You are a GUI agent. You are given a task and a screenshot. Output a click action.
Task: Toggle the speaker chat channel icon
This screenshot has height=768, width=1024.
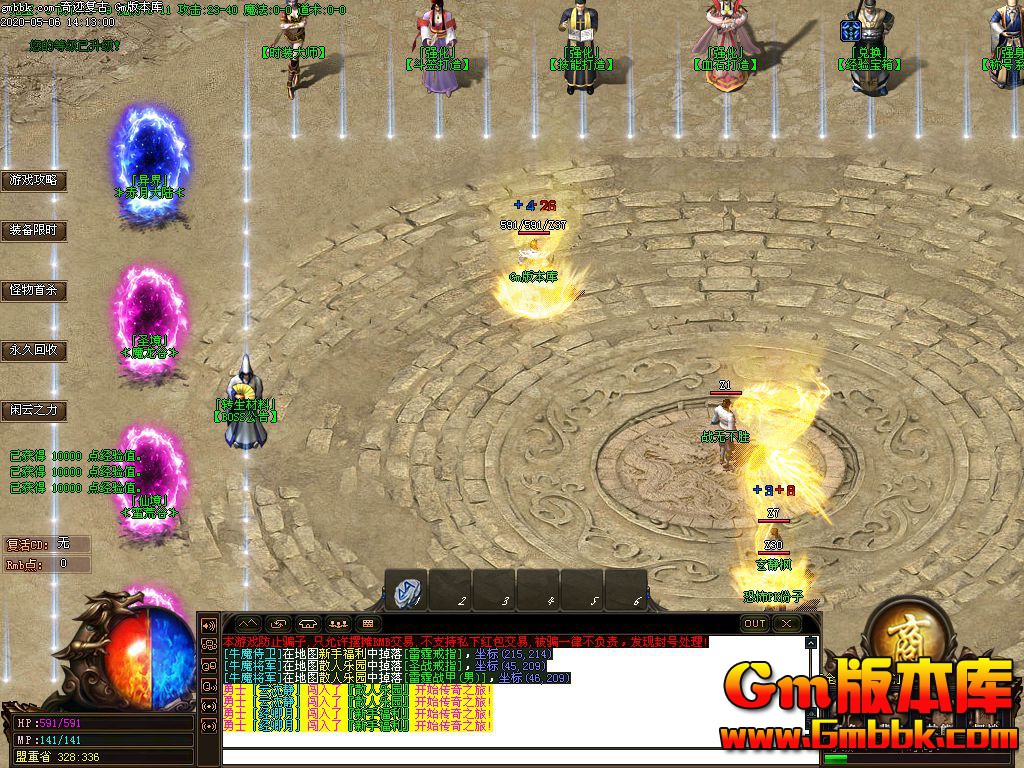pos(210,625)
